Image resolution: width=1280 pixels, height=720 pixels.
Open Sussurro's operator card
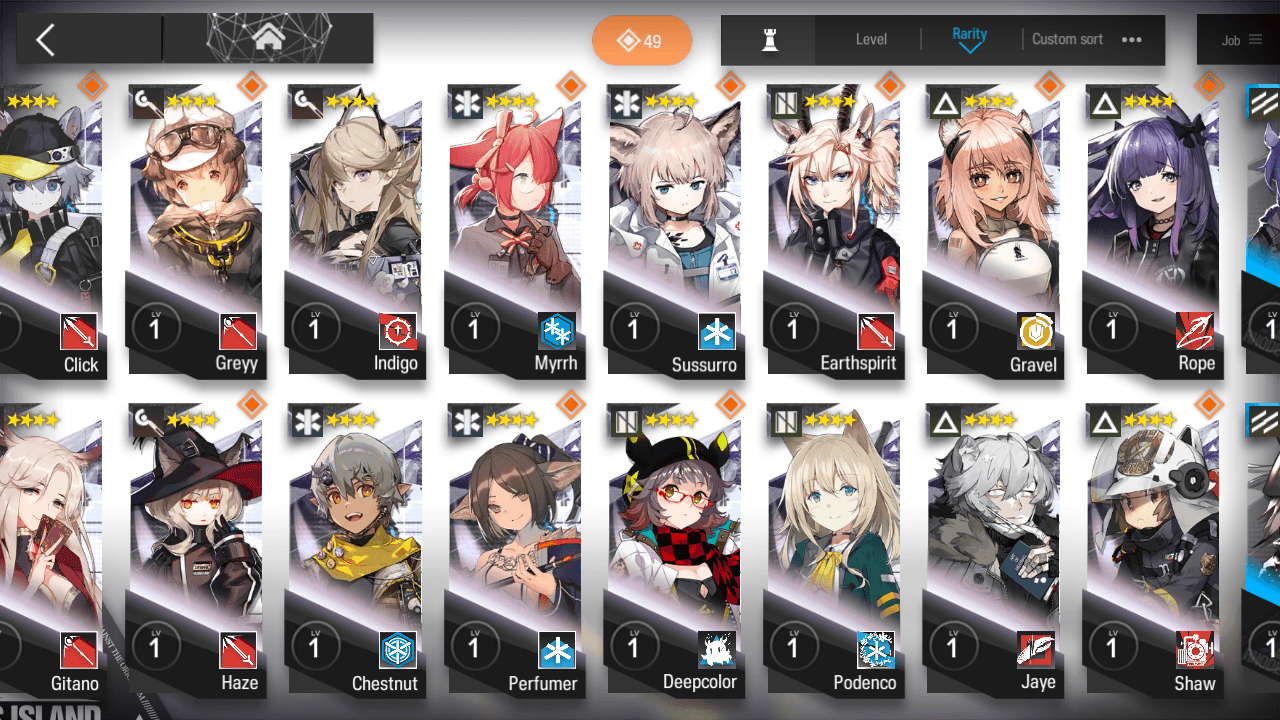[x=675, y=230]
